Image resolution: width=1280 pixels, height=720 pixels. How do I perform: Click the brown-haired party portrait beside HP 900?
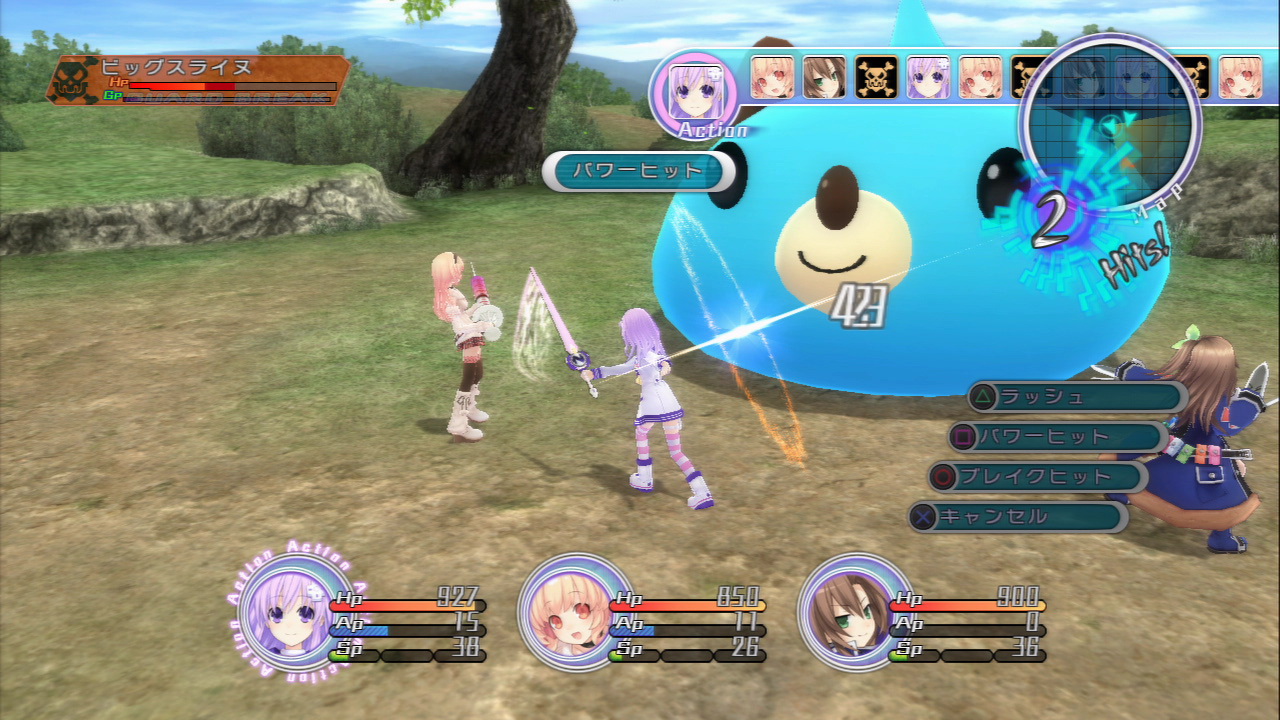[846, 609]
